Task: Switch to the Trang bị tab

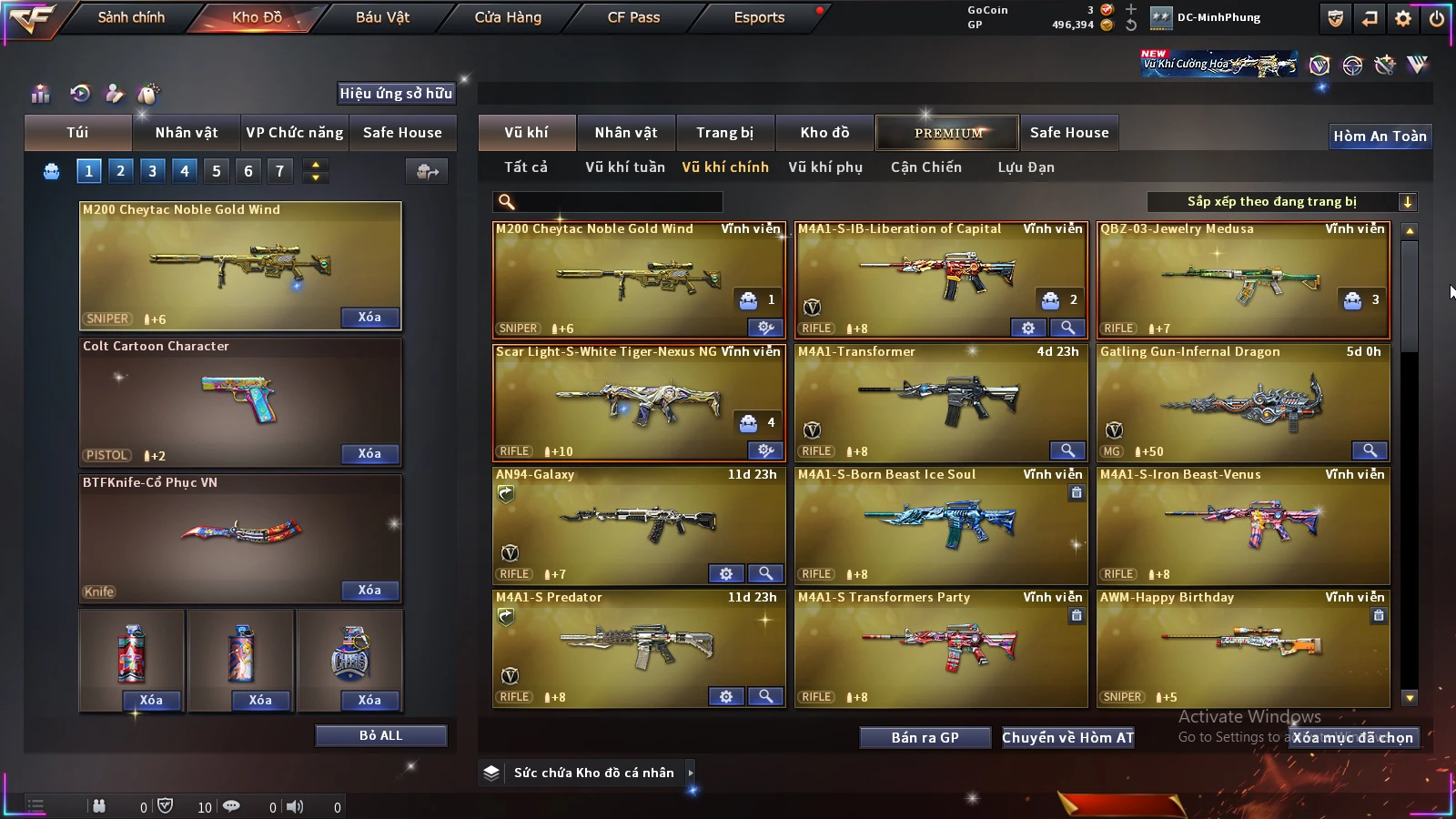Action: pos(724,133)
